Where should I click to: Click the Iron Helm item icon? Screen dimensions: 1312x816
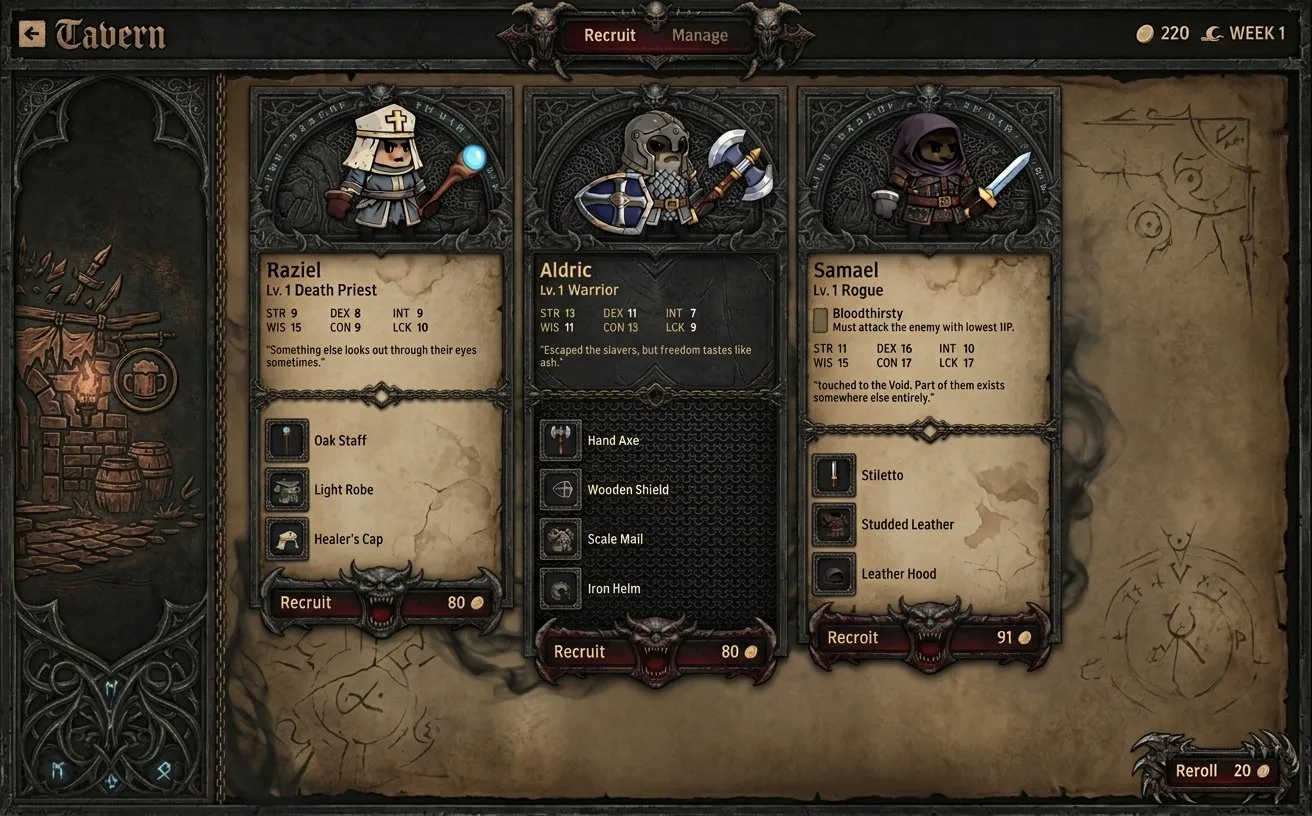pos(561,588)
